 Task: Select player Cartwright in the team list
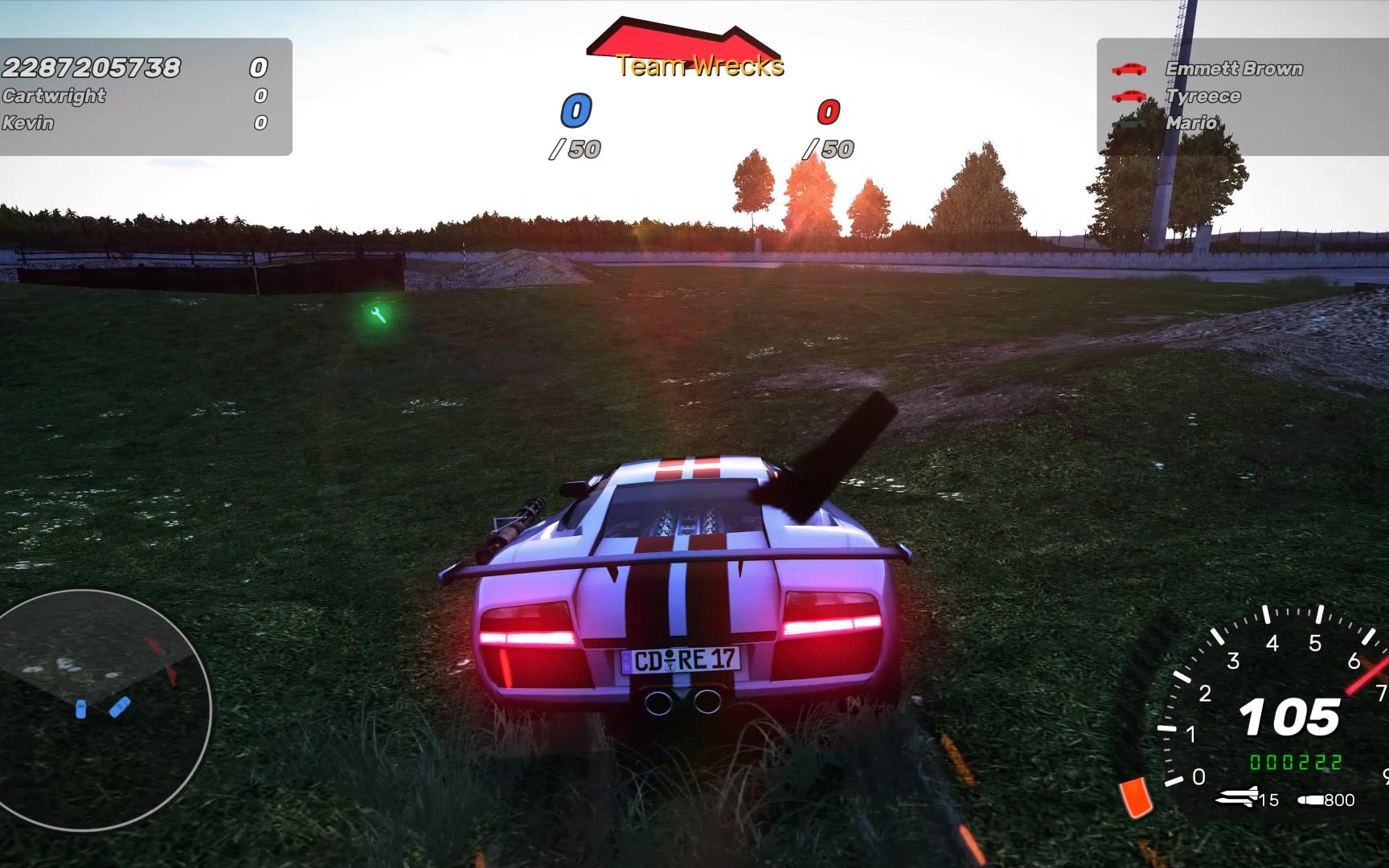click(54, 96)
